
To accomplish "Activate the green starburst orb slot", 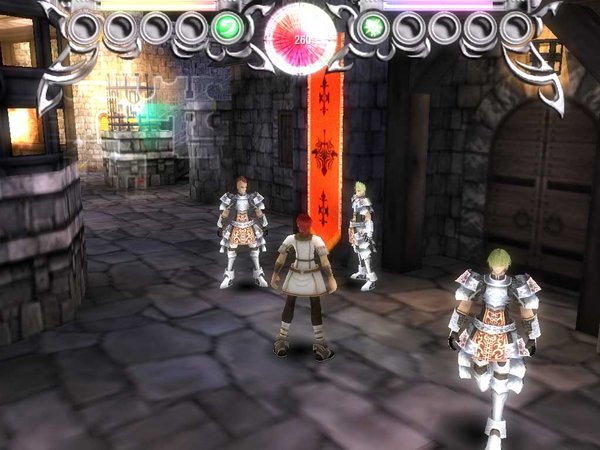I will (373, 27).
